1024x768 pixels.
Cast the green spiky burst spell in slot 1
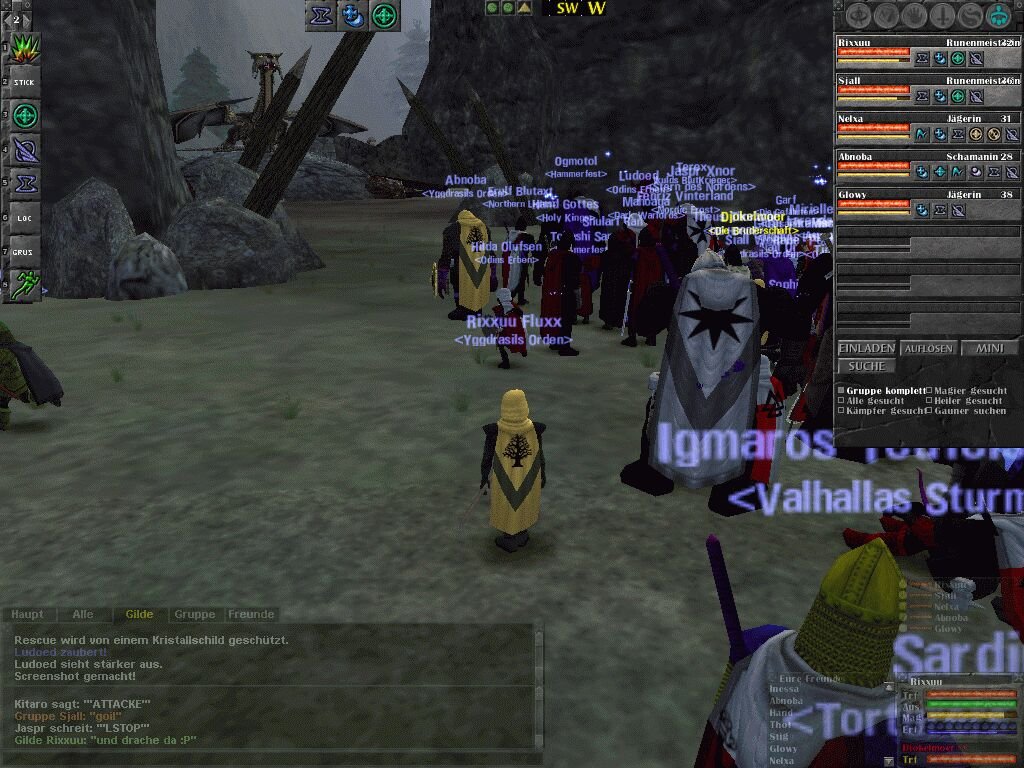[25, 48]
